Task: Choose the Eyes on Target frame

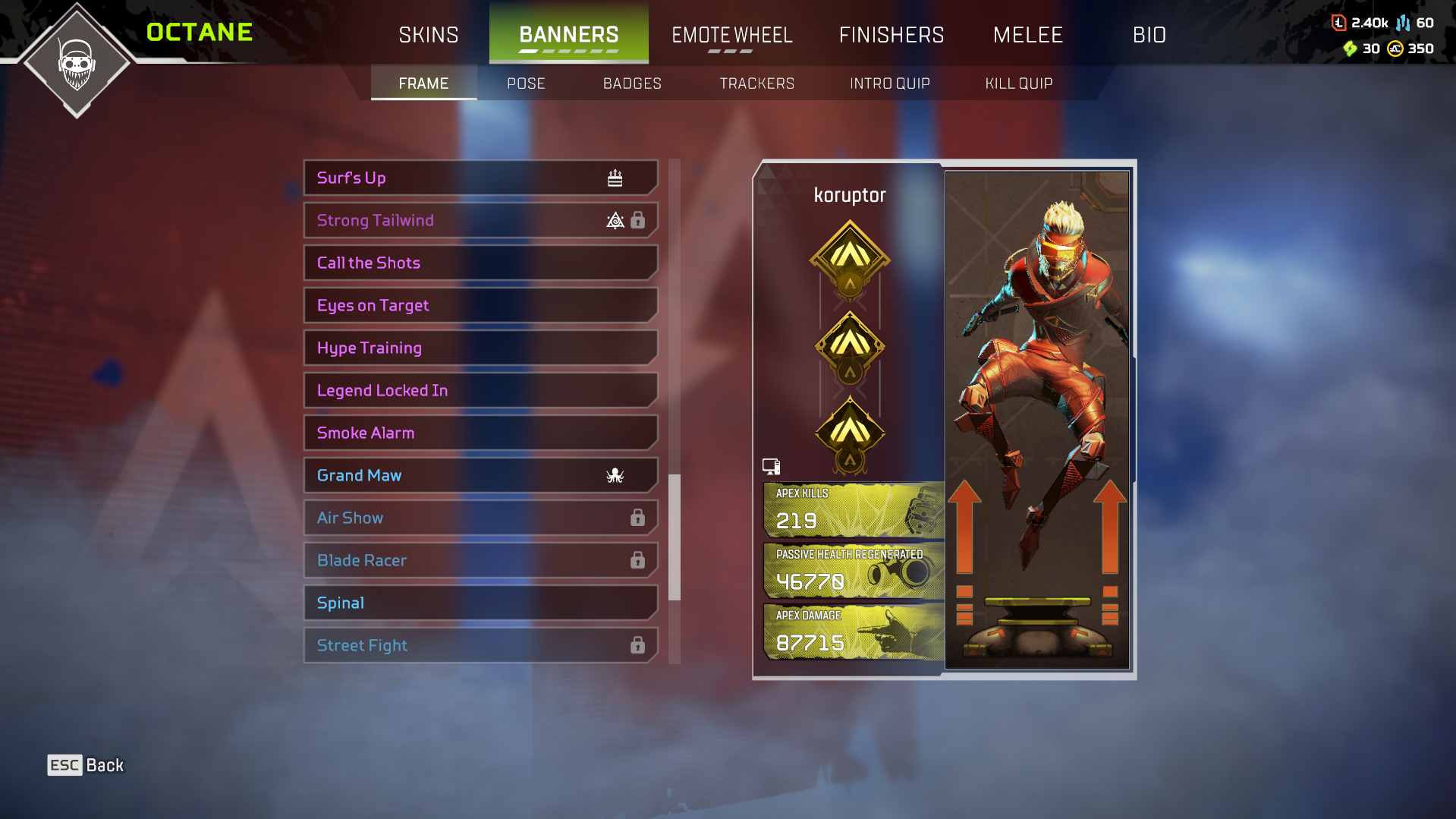Action: (480, 305)
